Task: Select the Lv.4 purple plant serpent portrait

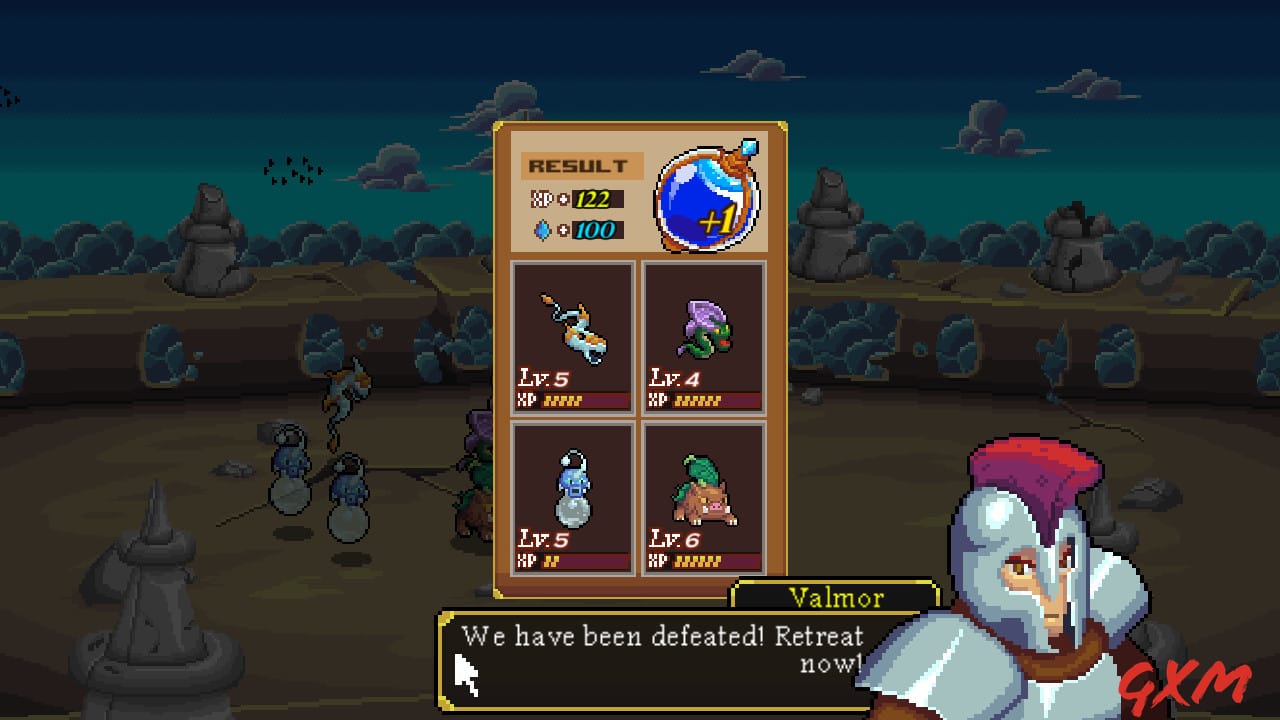Action: (703, 330)
